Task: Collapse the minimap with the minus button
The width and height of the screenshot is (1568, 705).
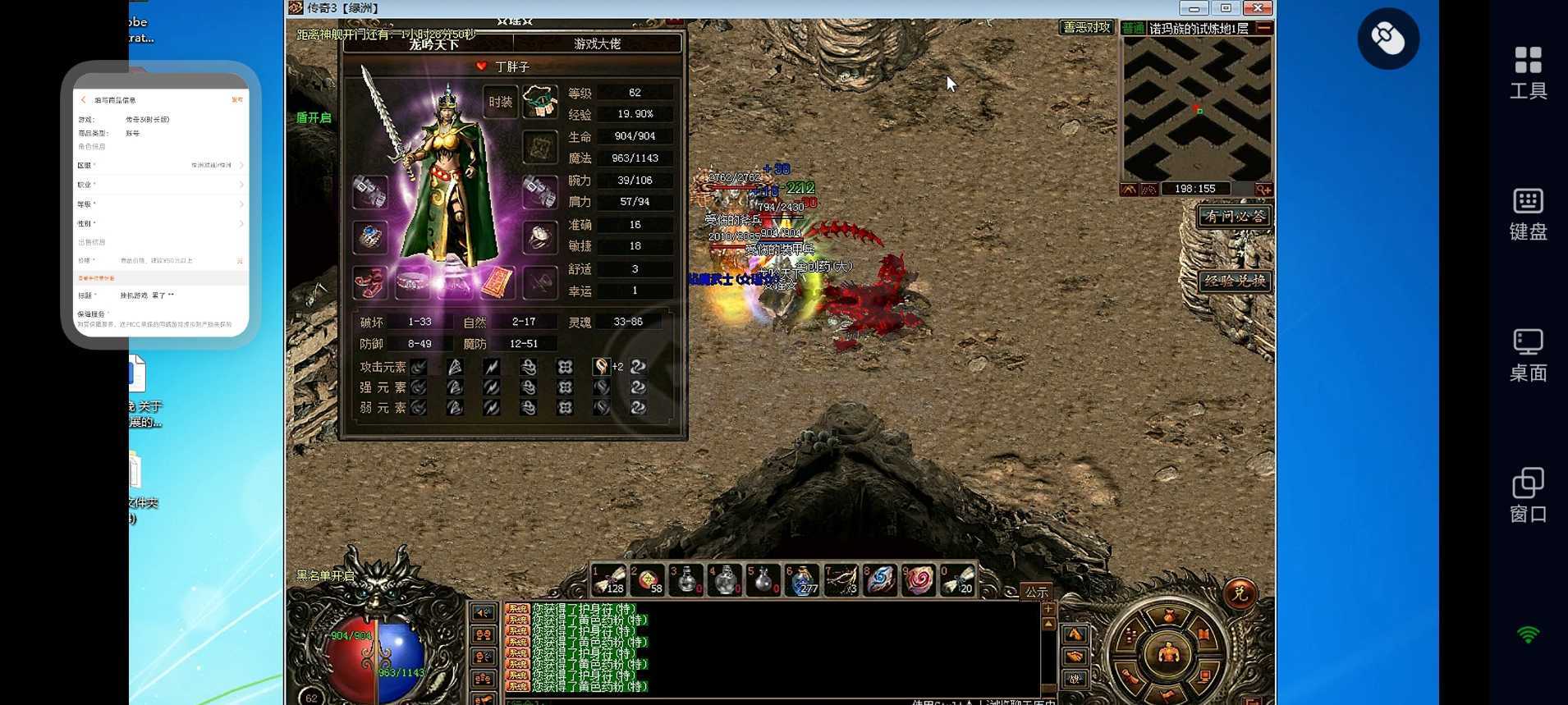Action: pos(1264,28)
